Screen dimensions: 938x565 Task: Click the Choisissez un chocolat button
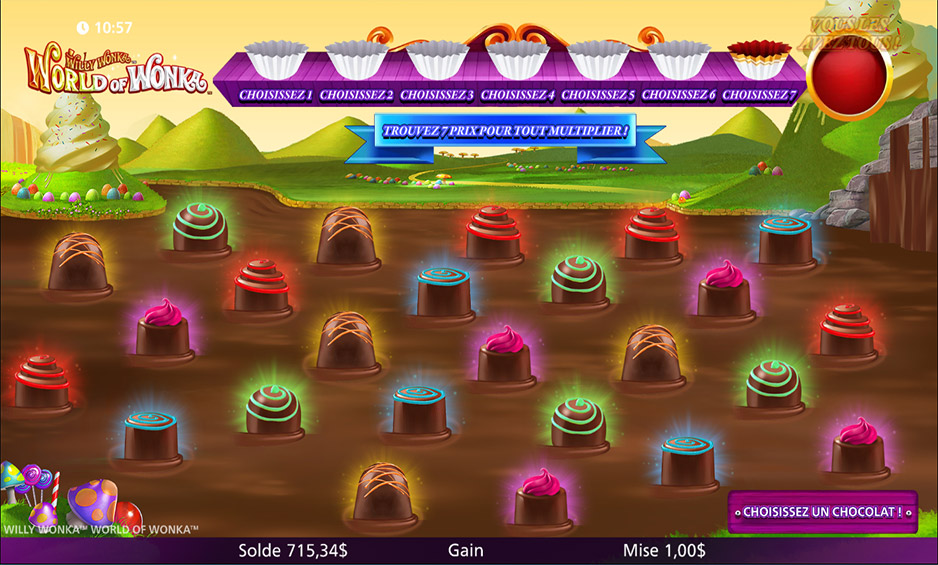(x=822, y=512)
